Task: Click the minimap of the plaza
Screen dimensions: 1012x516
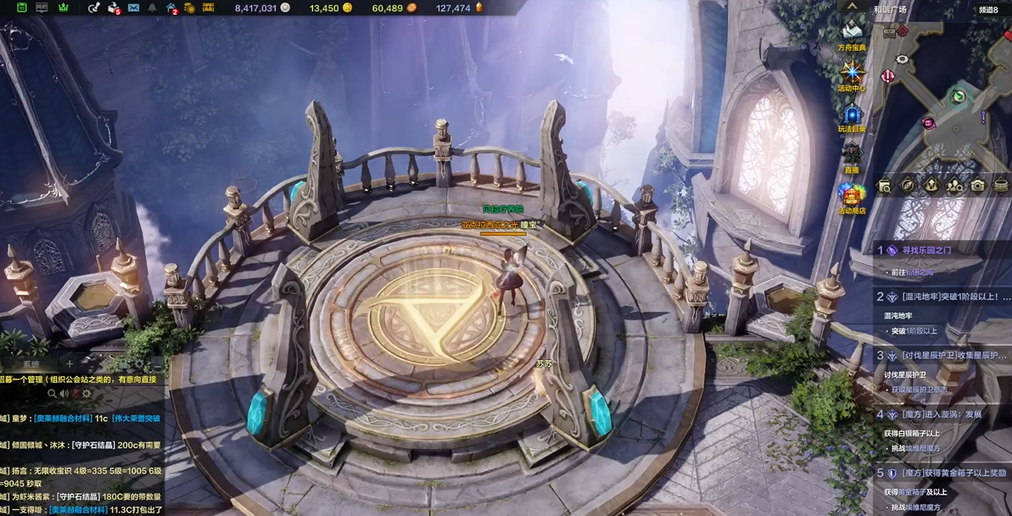Action: 945,100
